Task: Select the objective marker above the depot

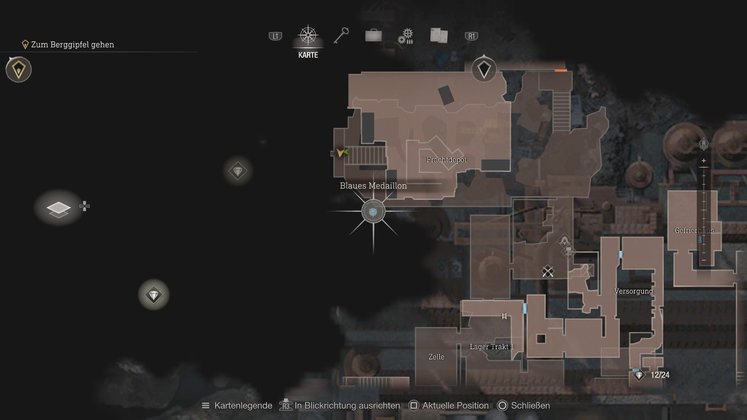Action: point(484,69)
